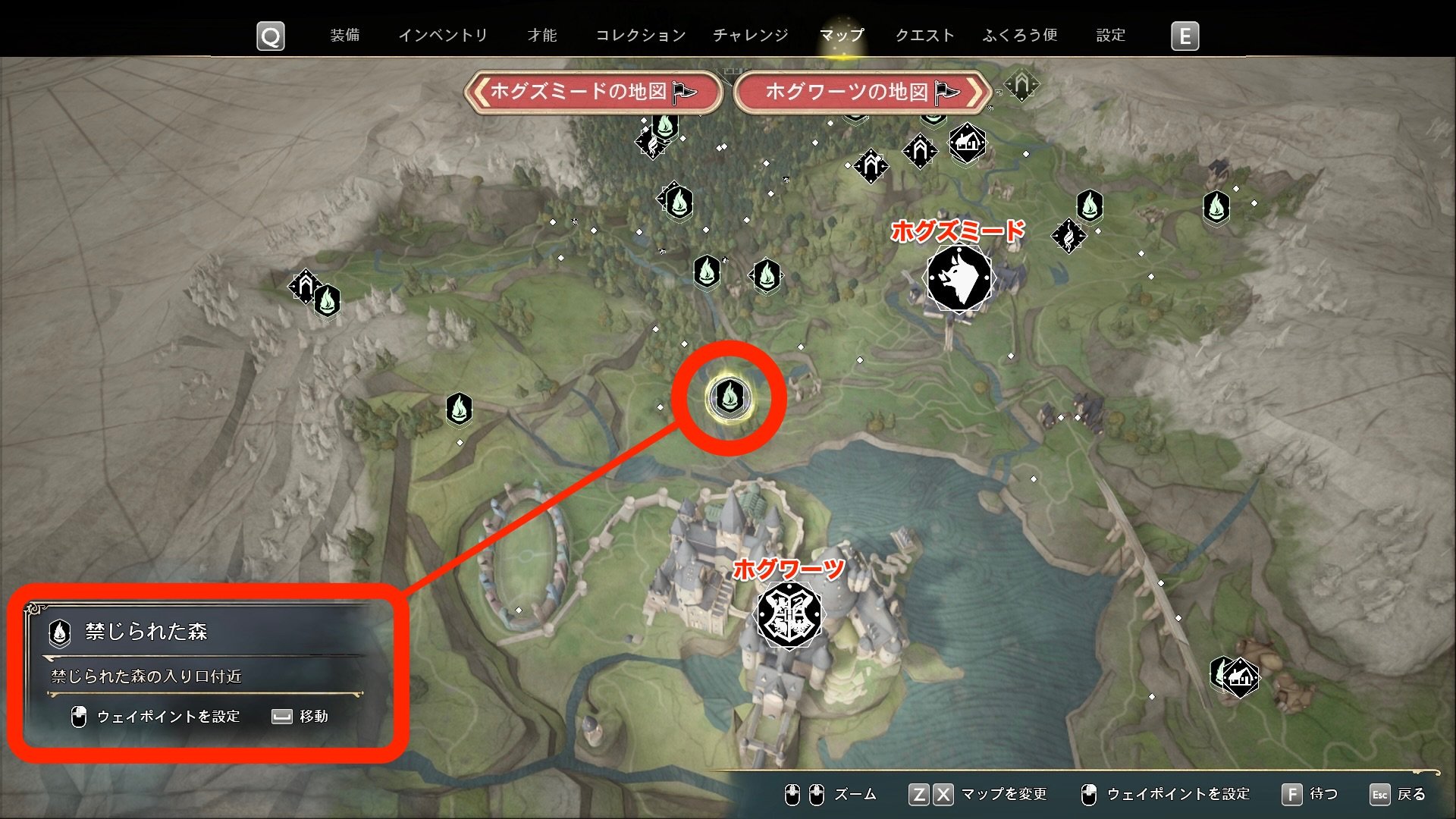Screen dimensions: 1456x819
Task: Open the コレクション menu entry
Action: coord(639,34)
